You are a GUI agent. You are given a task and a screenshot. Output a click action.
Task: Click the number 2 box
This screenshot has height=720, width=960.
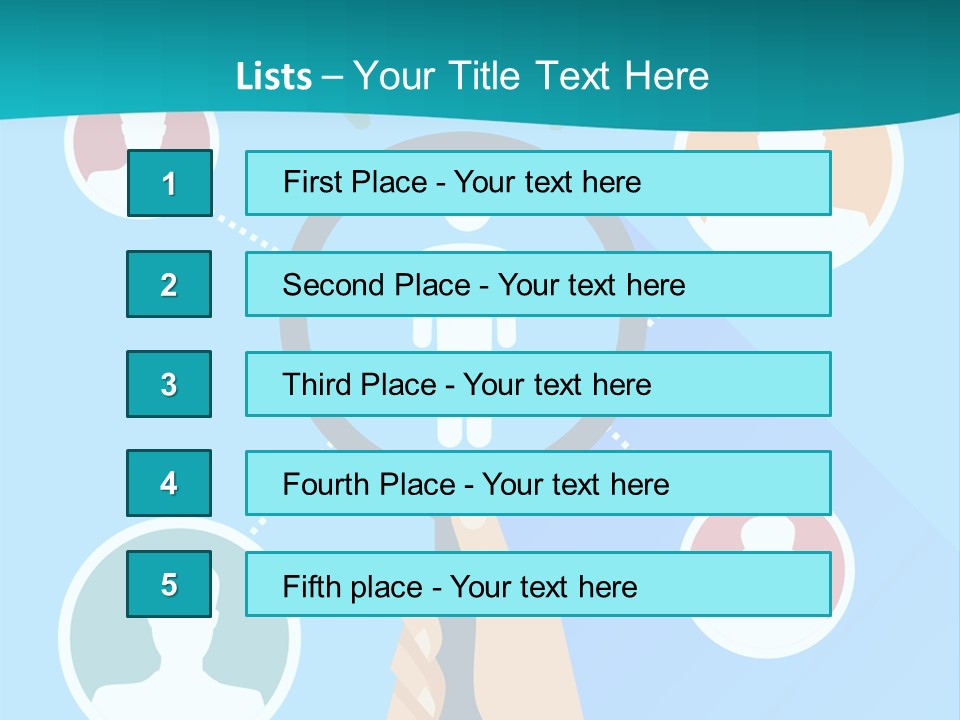click(169, 284)
